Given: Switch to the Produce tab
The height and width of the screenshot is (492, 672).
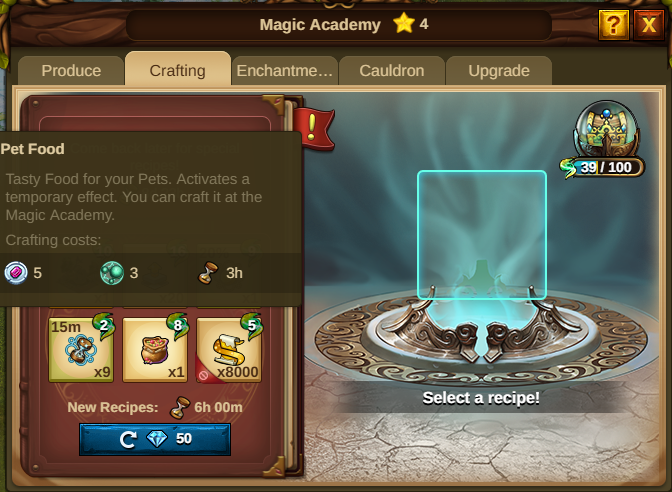Looking at the screenshot, I should click(x=71, y=71).
